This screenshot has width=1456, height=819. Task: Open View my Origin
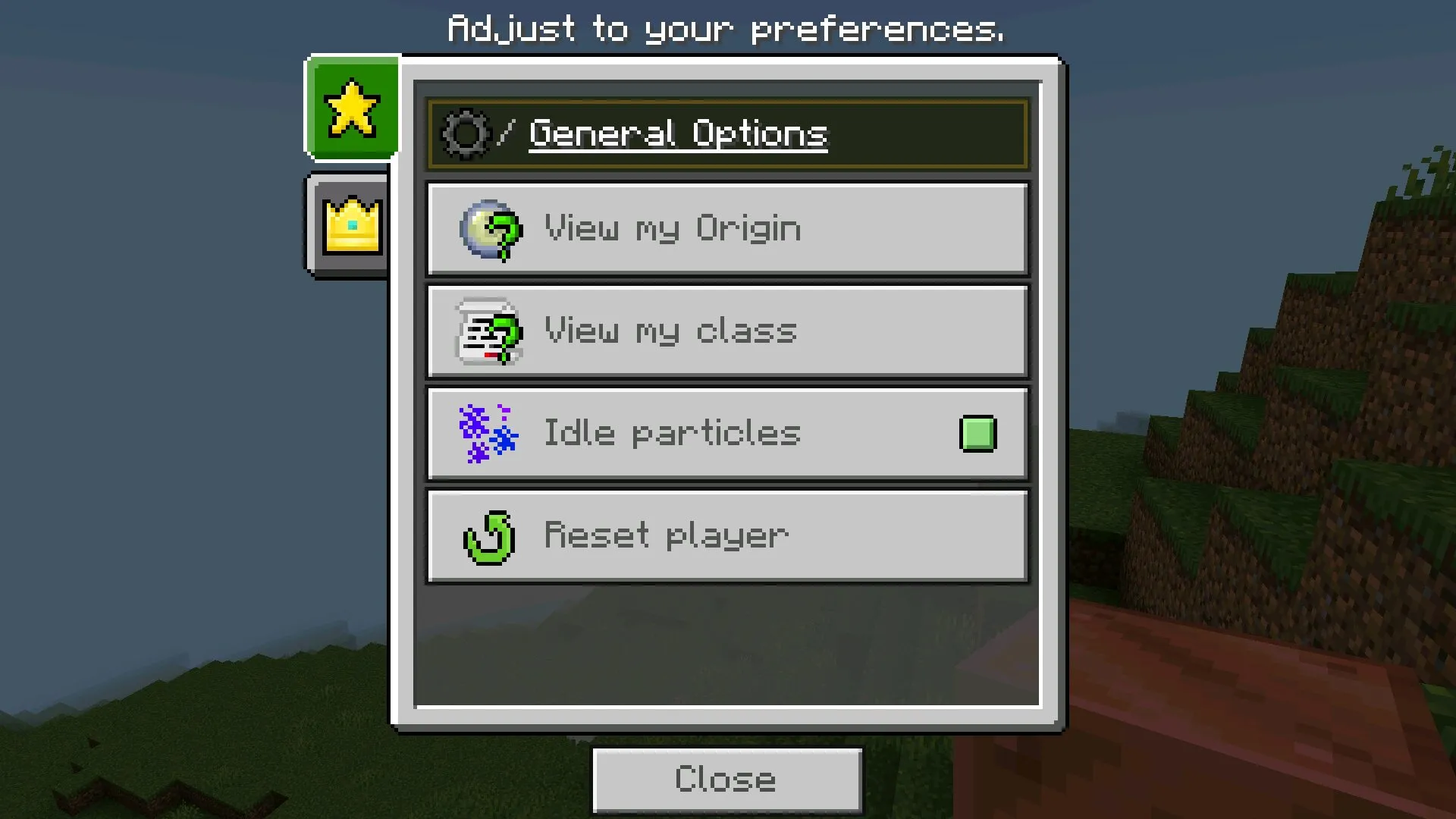pos(726,228)
